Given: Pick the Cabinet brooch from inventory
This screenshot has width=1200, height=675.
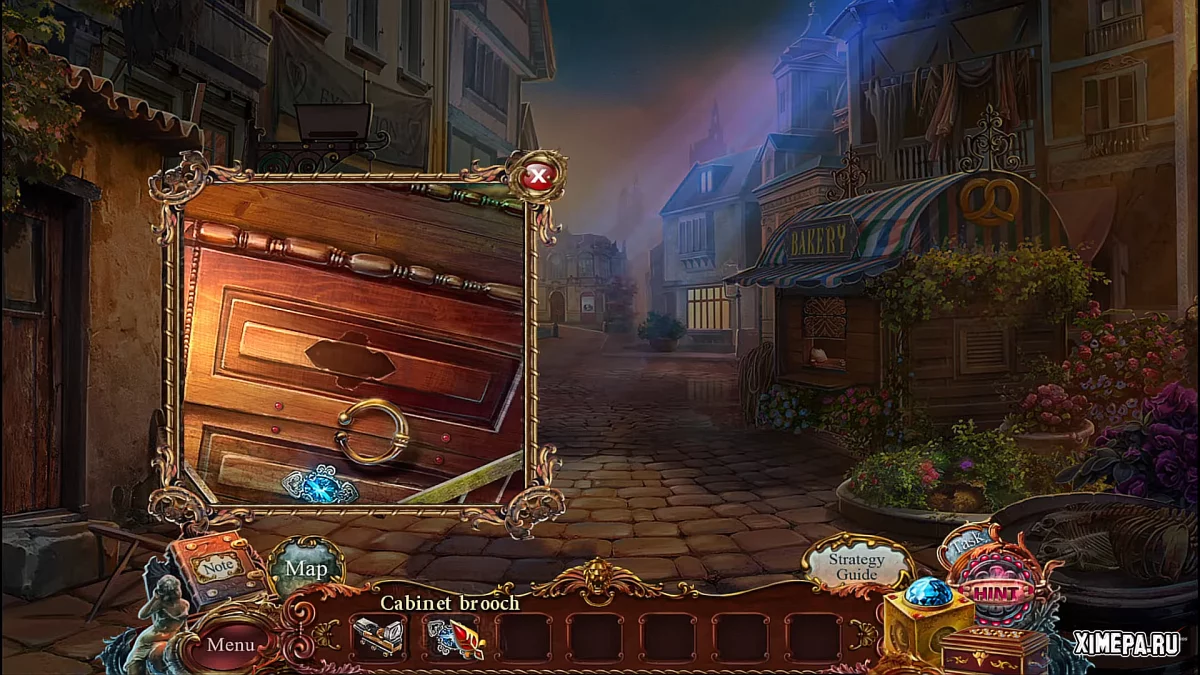Looking at the screenshot, I should 454,637.
